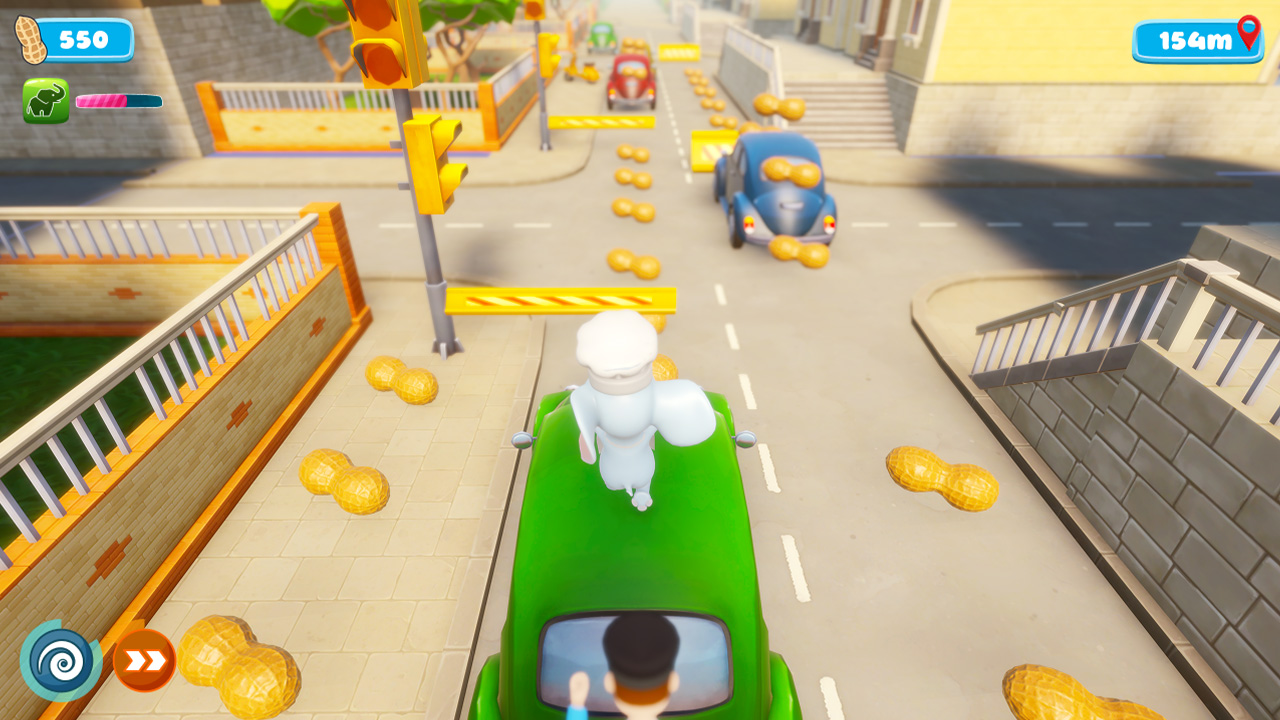1280x720 pixels.
Task: Click the pink elephant progress bar
Action: [120, 102]
